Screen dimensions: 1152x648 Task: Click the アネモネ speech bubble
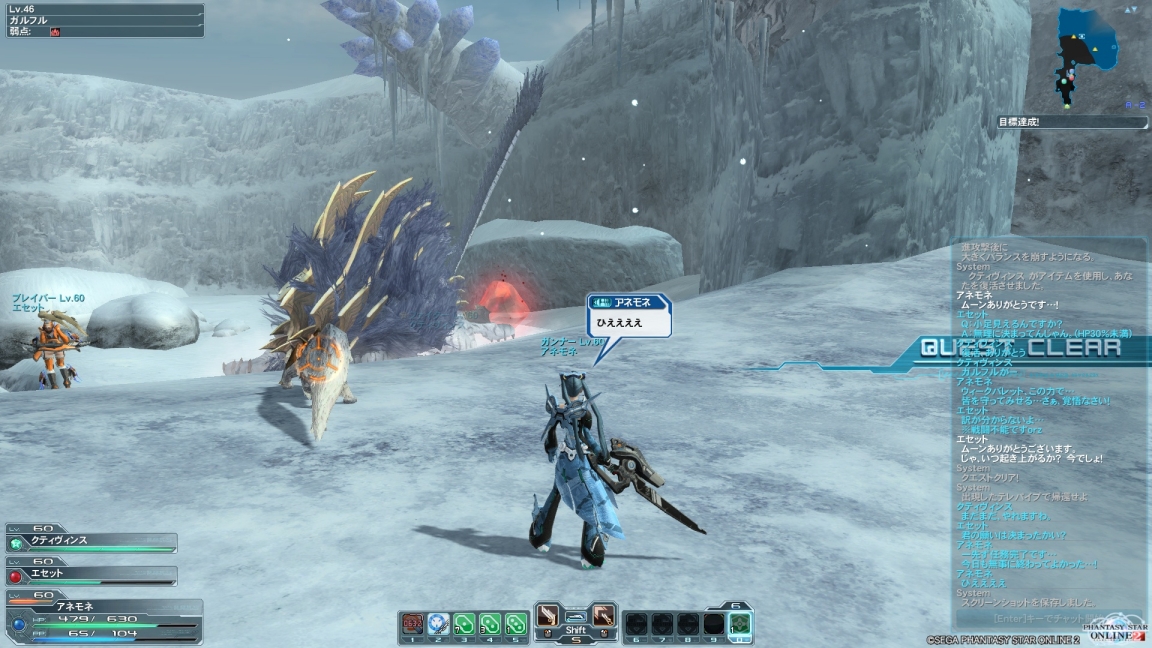pyautogui.click(x=629, y=315)
